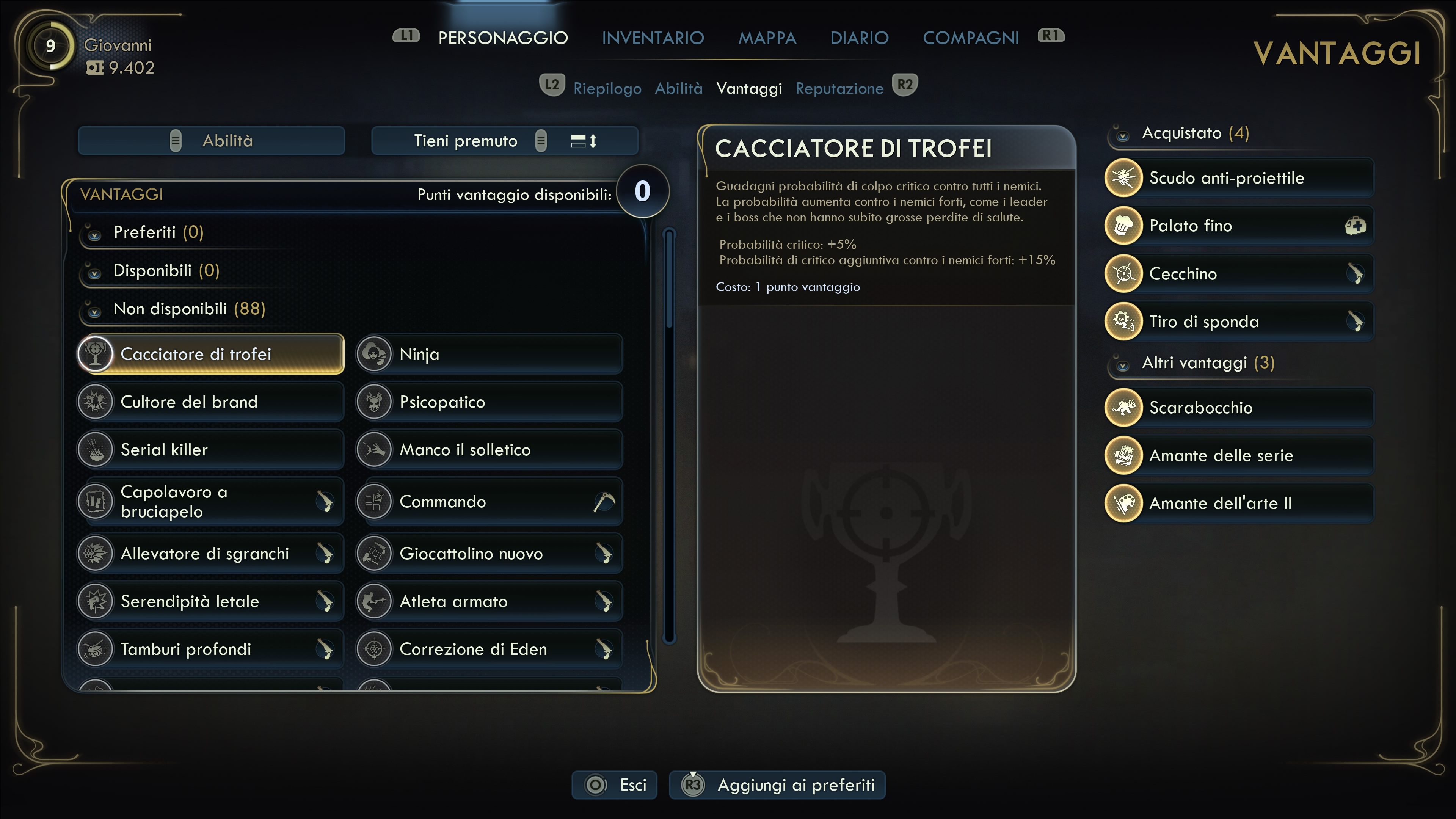Go to the Diario tab

tap(859, 38)
